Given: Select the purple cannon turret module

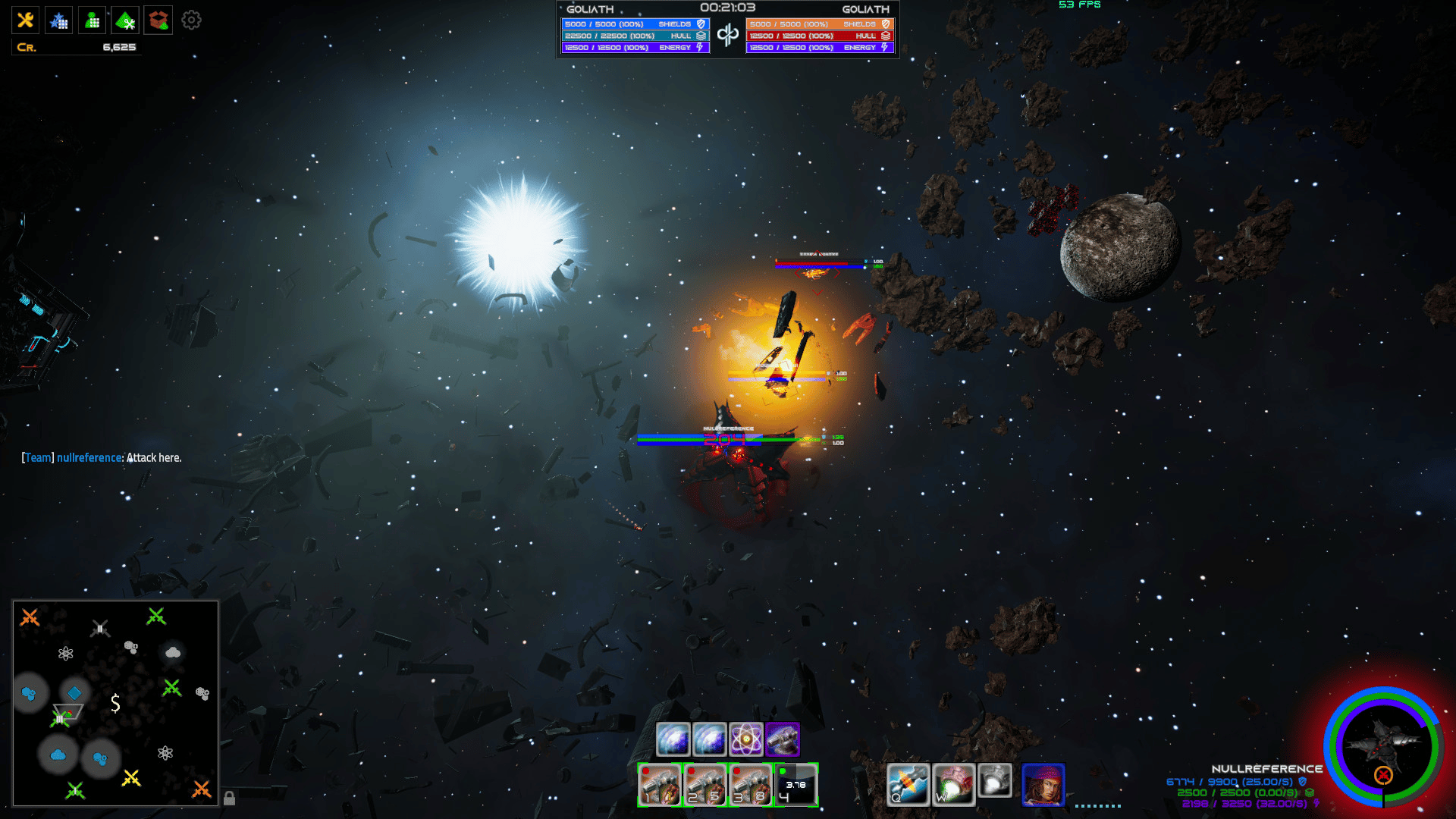Looking at the screenshot, I should click(783, 739).
